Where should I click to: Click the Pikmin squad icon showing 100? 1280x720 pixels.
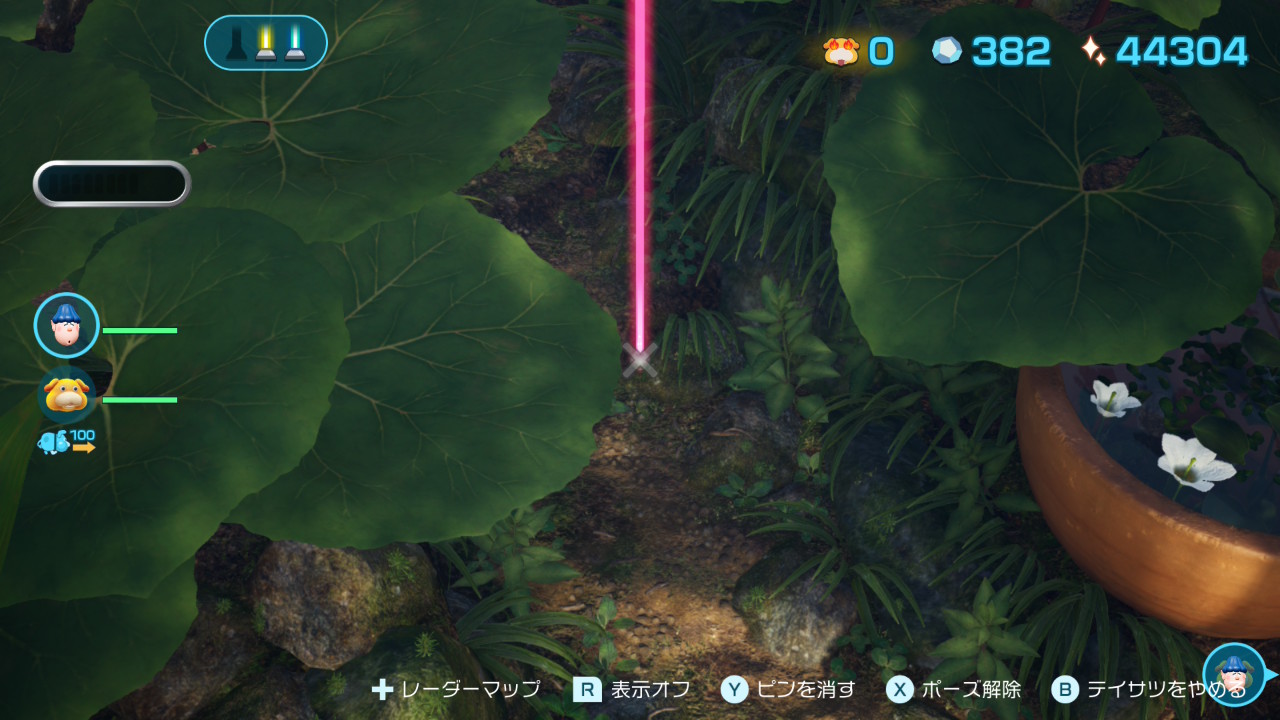coord(67,441)
